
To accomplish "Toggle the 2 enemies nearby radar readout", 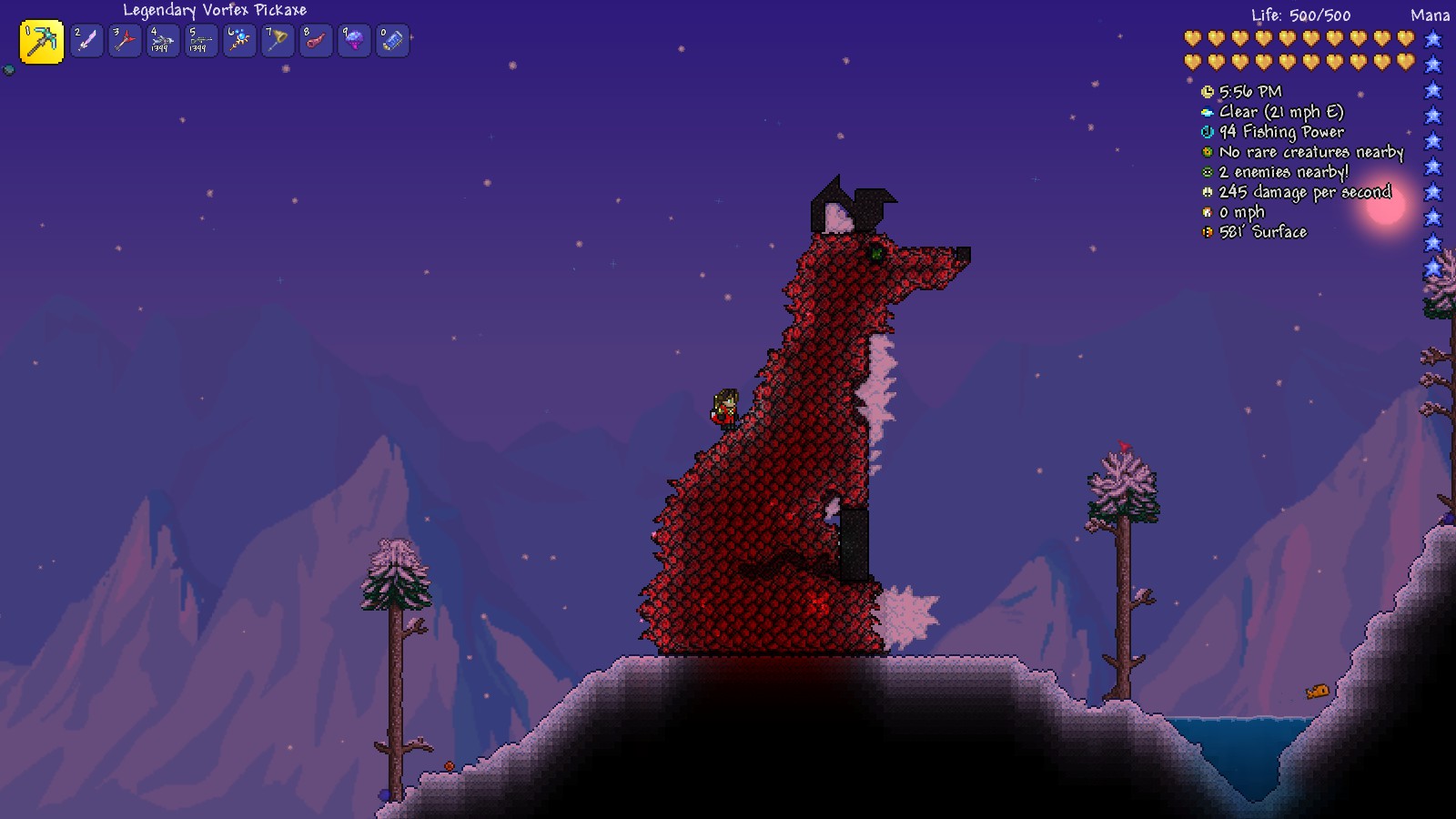I will pyautogui.click(x=1207, y=172).
